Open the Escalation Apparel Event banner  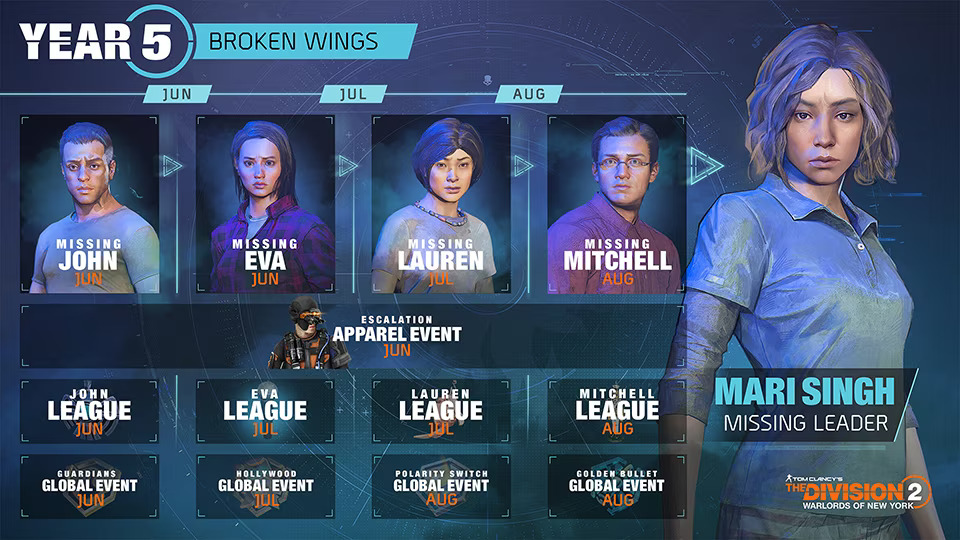pos(352,335)
